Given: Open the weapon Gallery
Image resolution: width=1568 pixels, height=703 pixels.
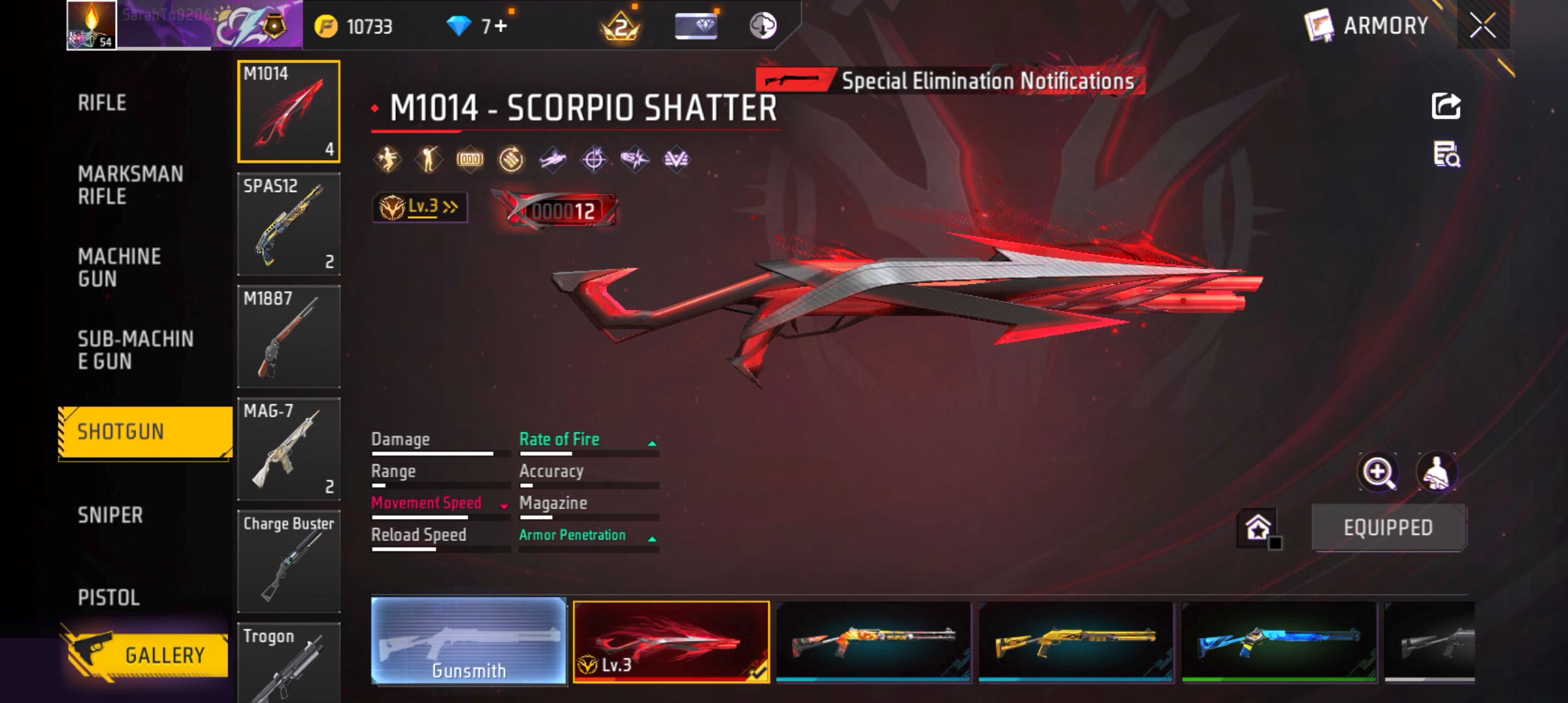Looking at the screenshot, I should [147, 654].
